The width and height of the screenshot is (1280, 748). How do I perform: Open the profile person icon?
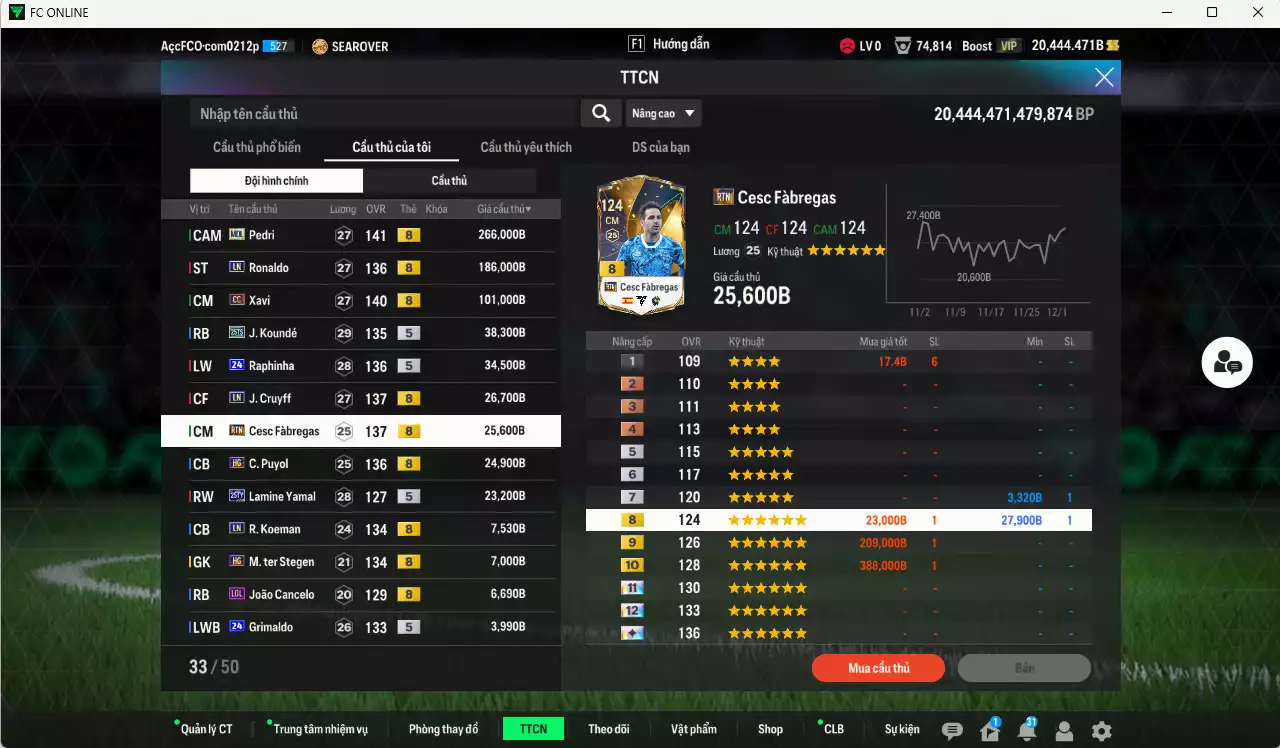[1064, 730]
